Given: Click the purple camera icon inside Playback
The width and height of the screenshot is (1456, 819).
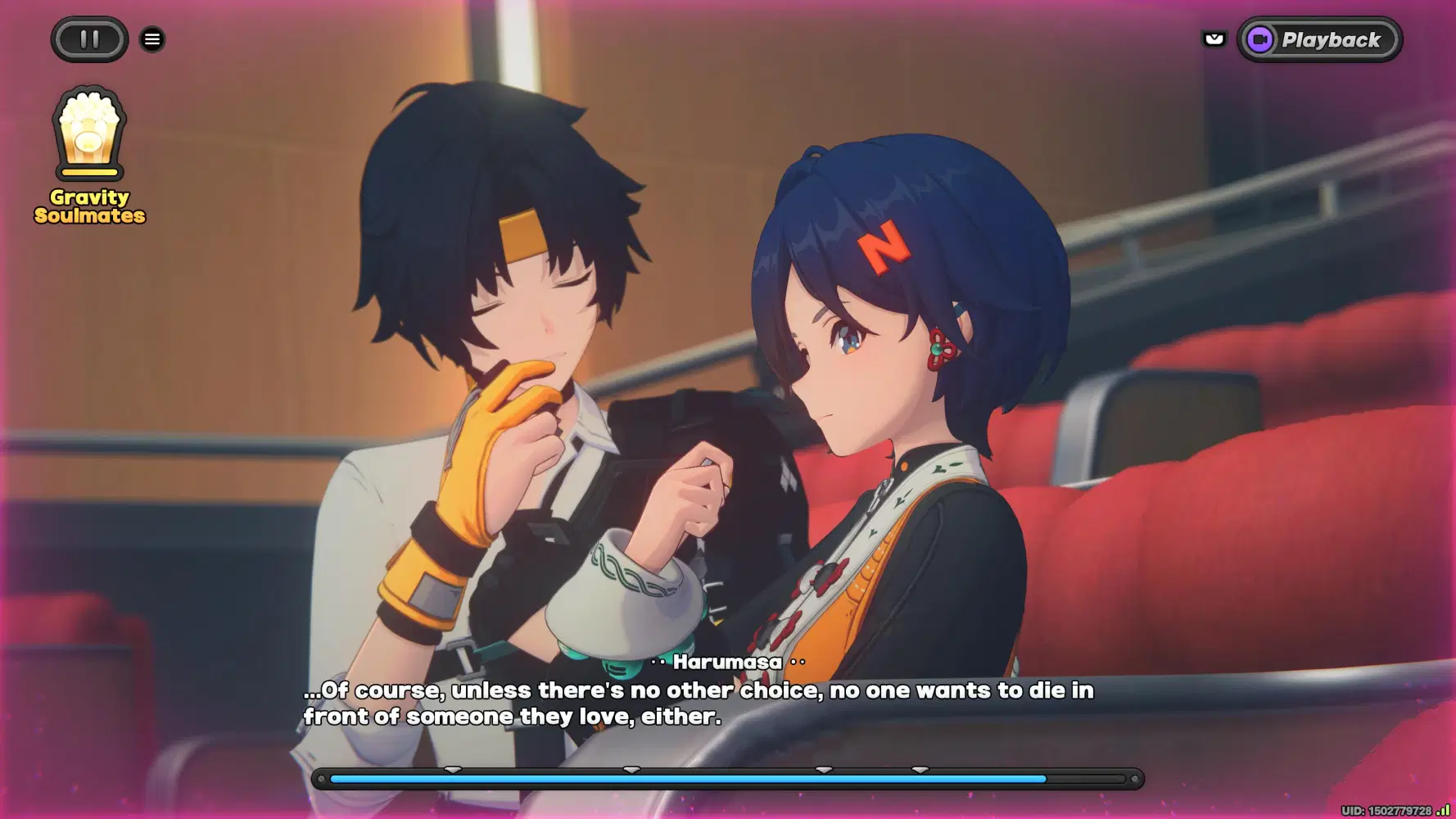Looking at the screenshot, I should tap(1261, 38).
